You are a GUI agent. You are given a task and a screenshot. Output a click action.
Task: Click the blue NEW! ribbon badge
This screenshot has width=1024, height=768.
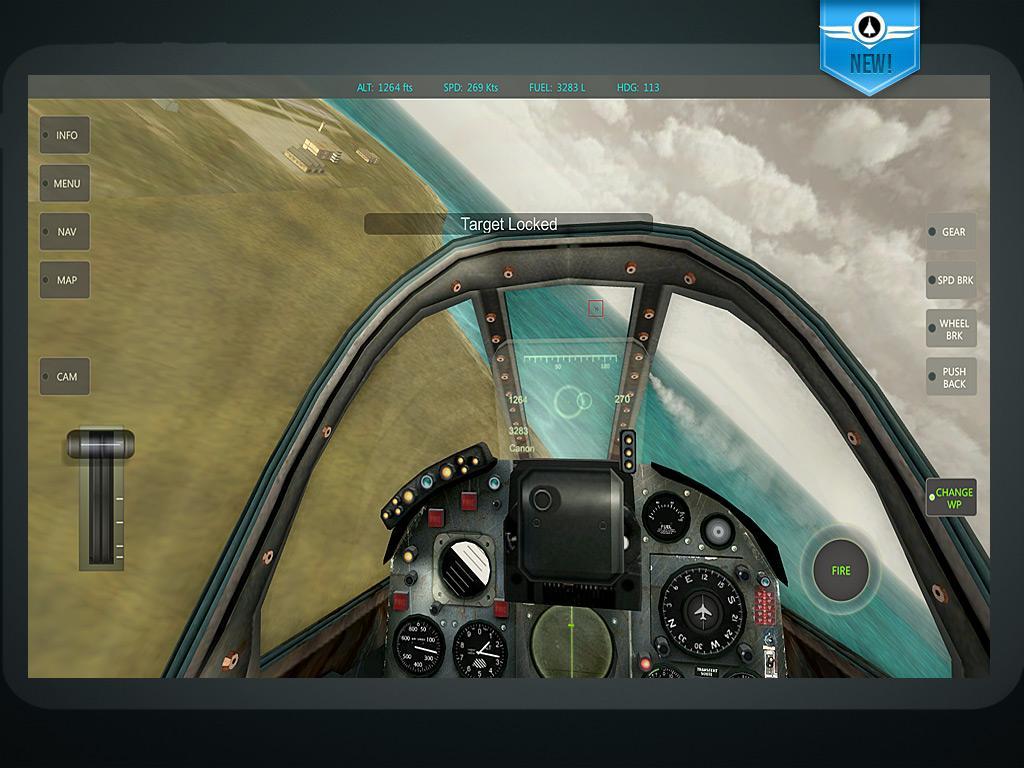(869, 45)
